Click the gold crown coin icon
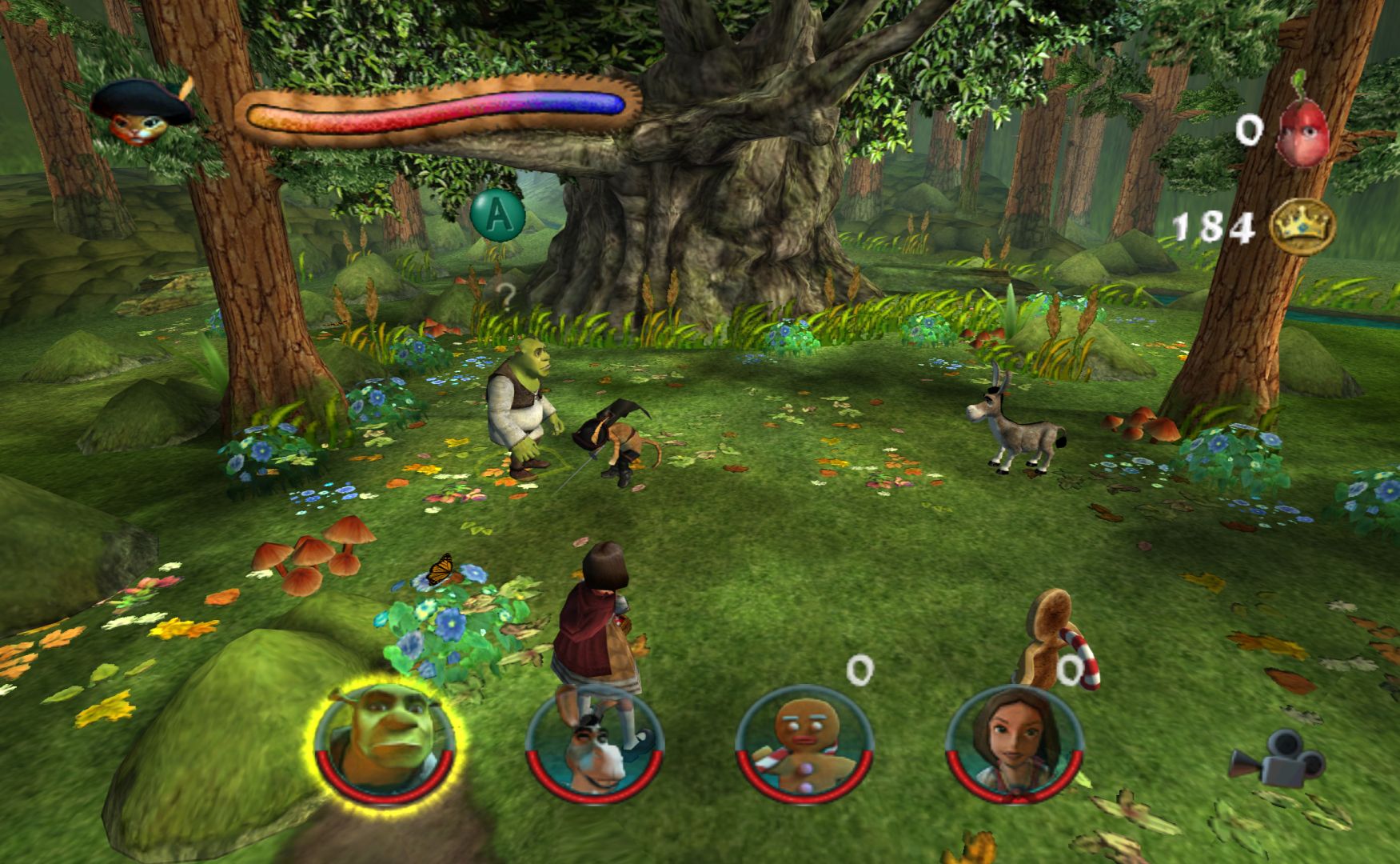The image size is (1400, 864). point(1302,226)
